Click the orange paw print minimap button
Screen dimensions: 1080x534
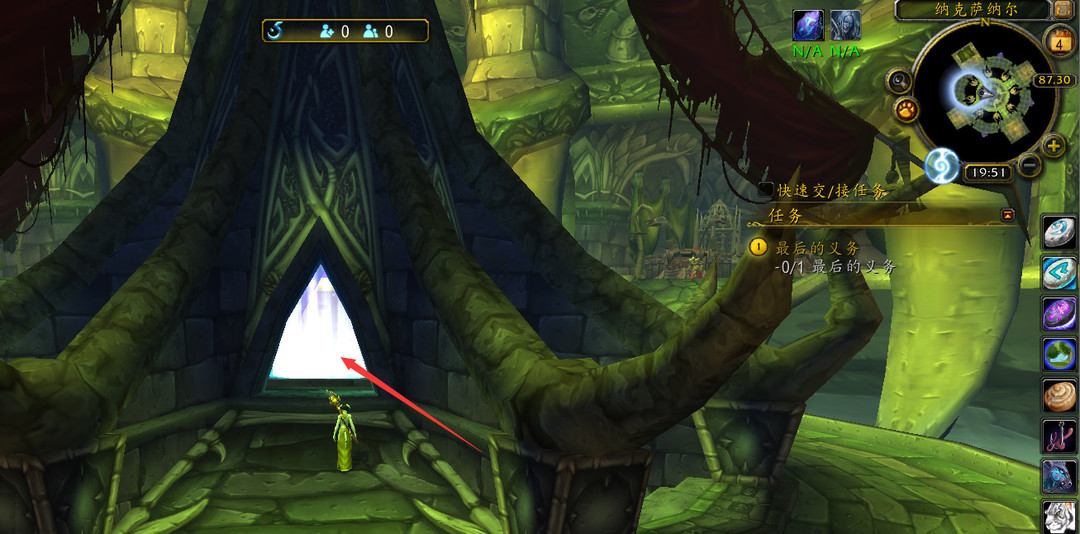click(x=906, y=108)
